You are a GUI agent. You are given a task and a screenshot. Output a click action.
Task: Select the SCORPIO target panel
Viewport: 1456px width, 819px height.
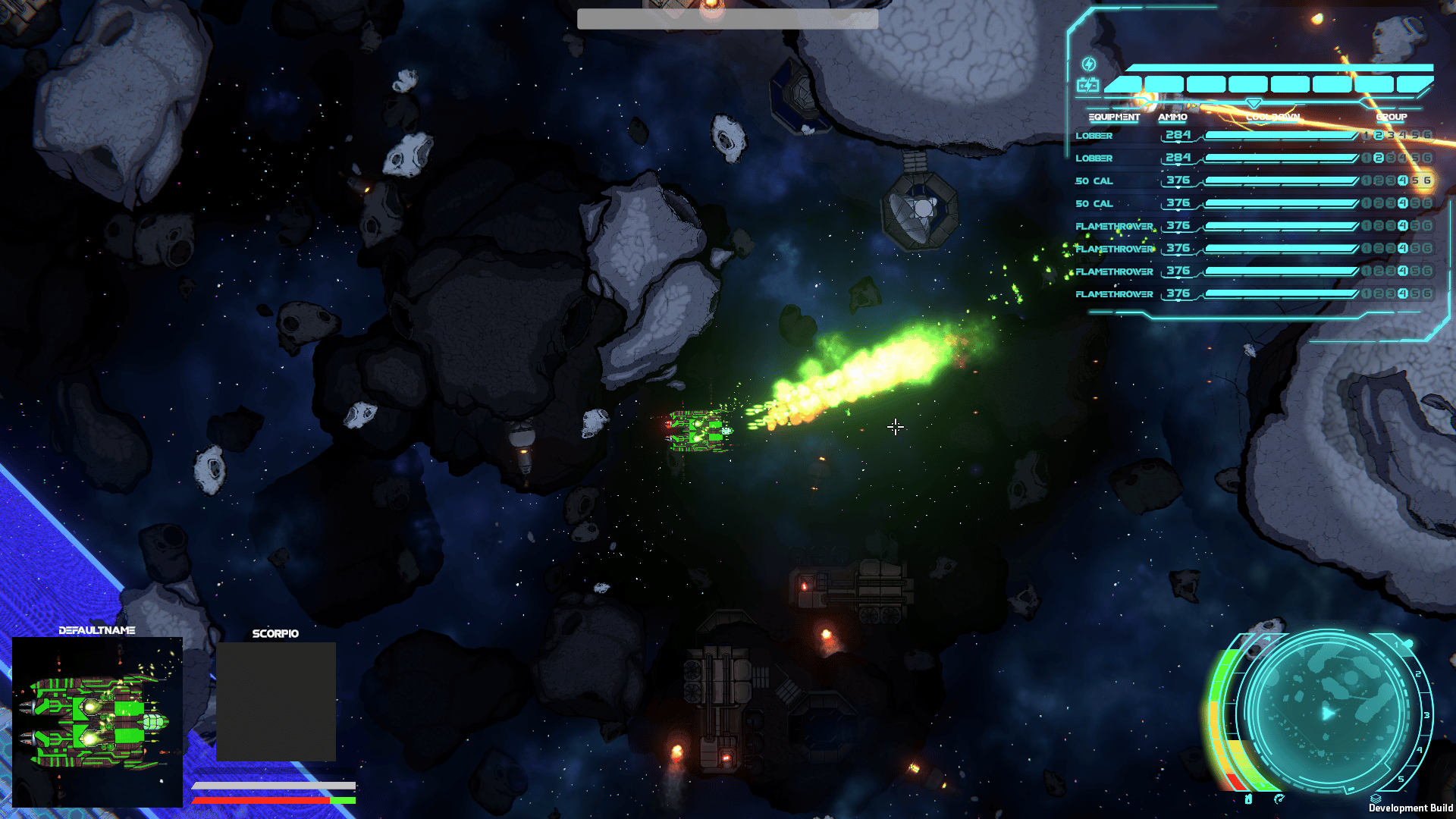[x=276, y=701]
